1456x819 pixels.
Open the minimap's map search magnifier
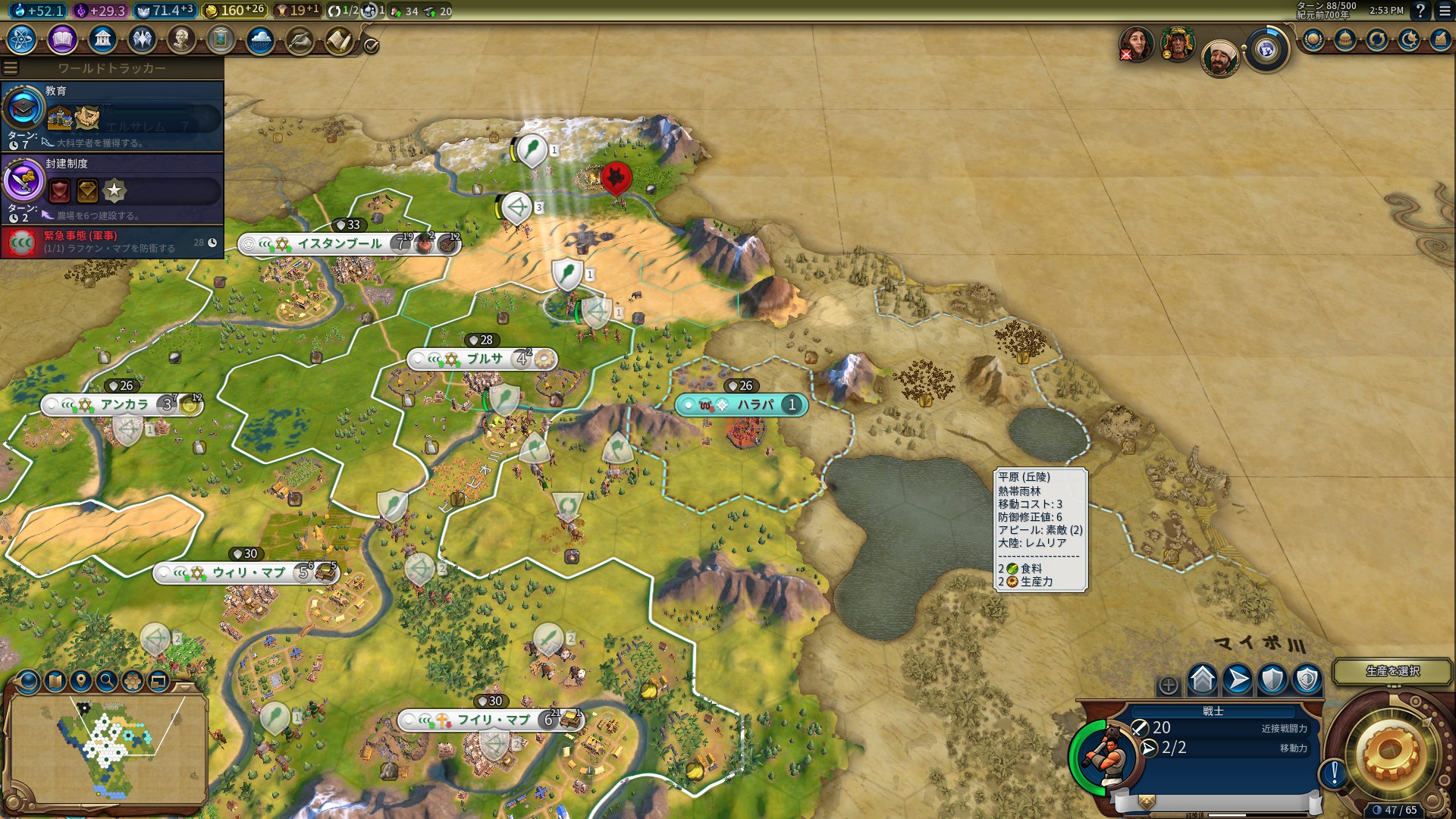click(107, 681)
